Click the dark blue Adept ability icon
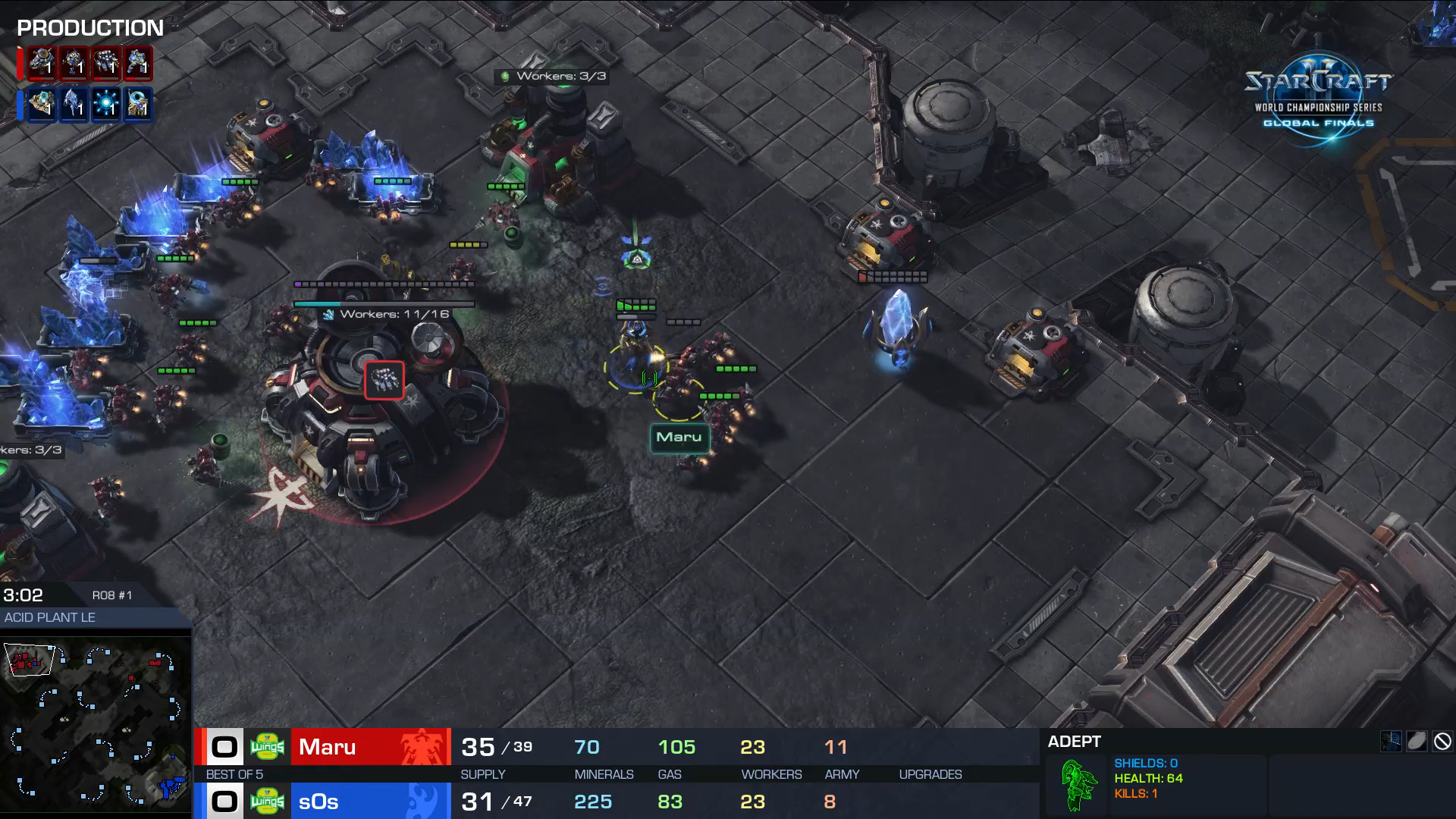 coord(1391,742)
